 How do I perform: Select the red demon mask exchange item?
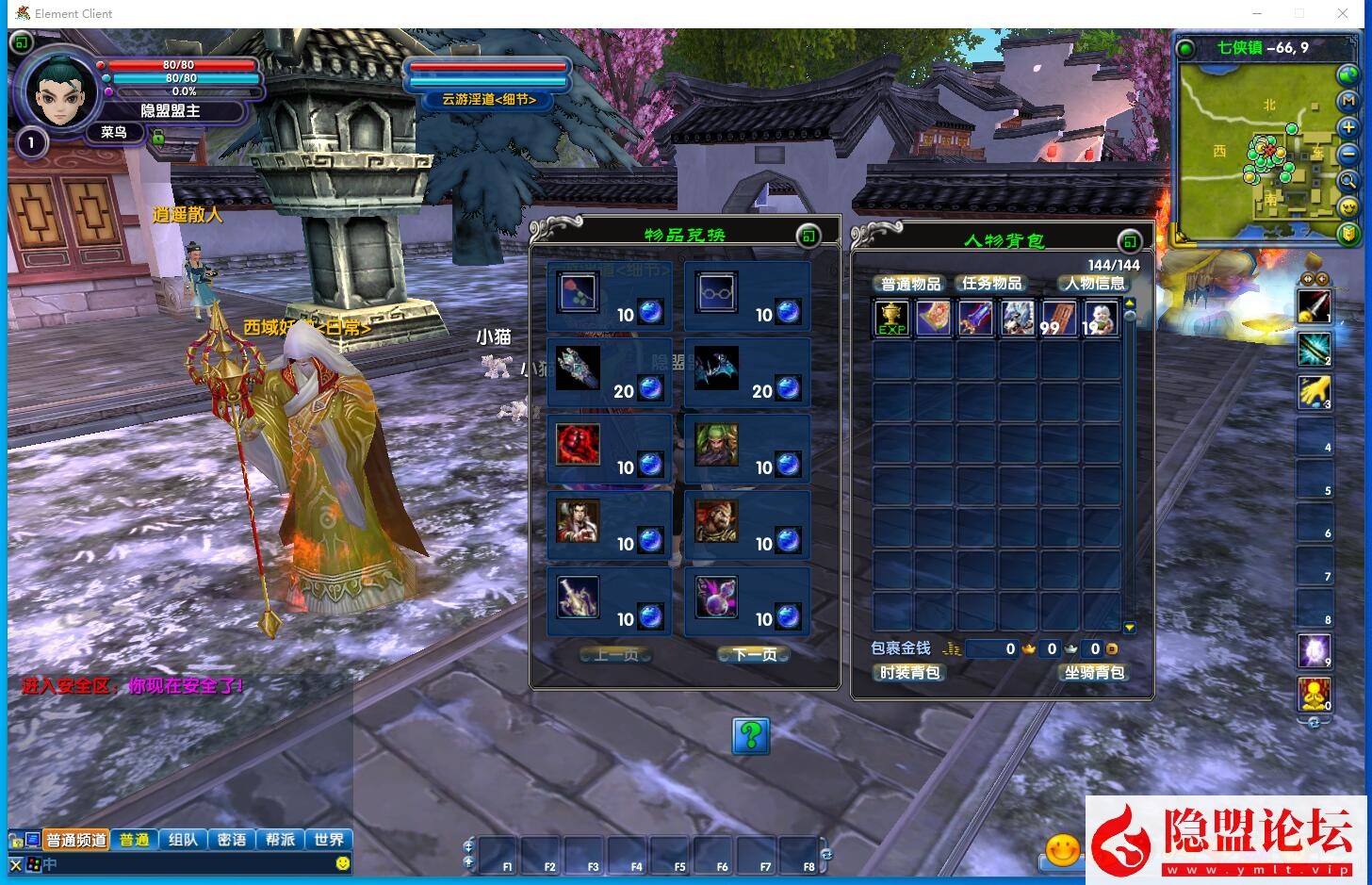click(x=577, y=445)
